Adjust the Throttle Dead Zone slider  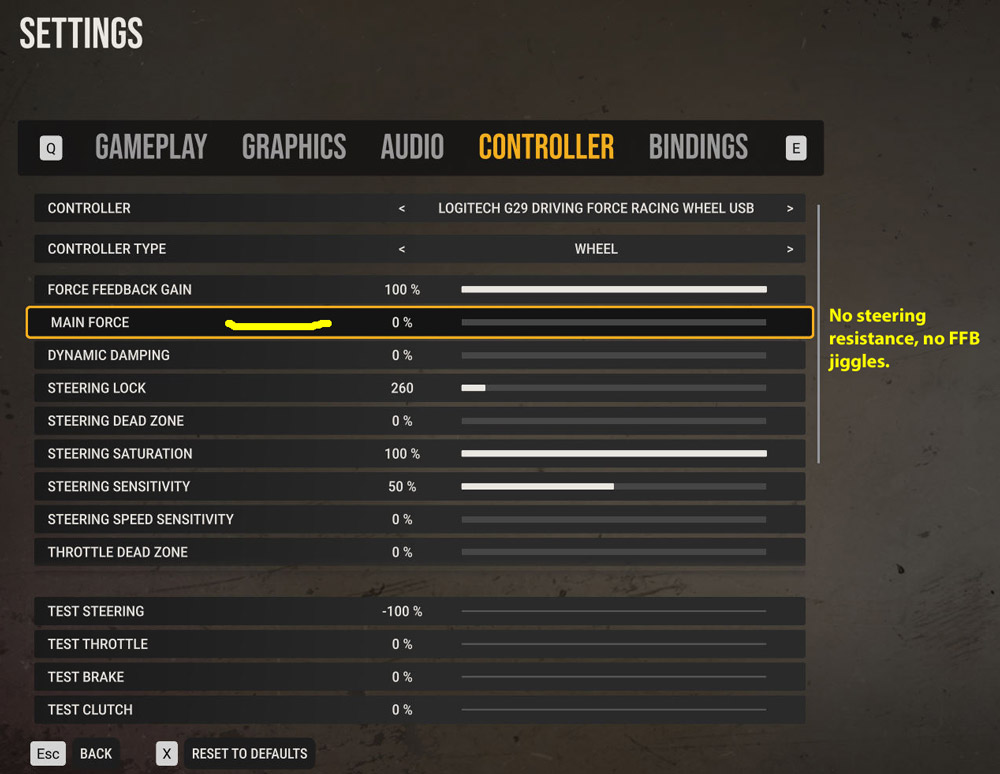[613, 552]
